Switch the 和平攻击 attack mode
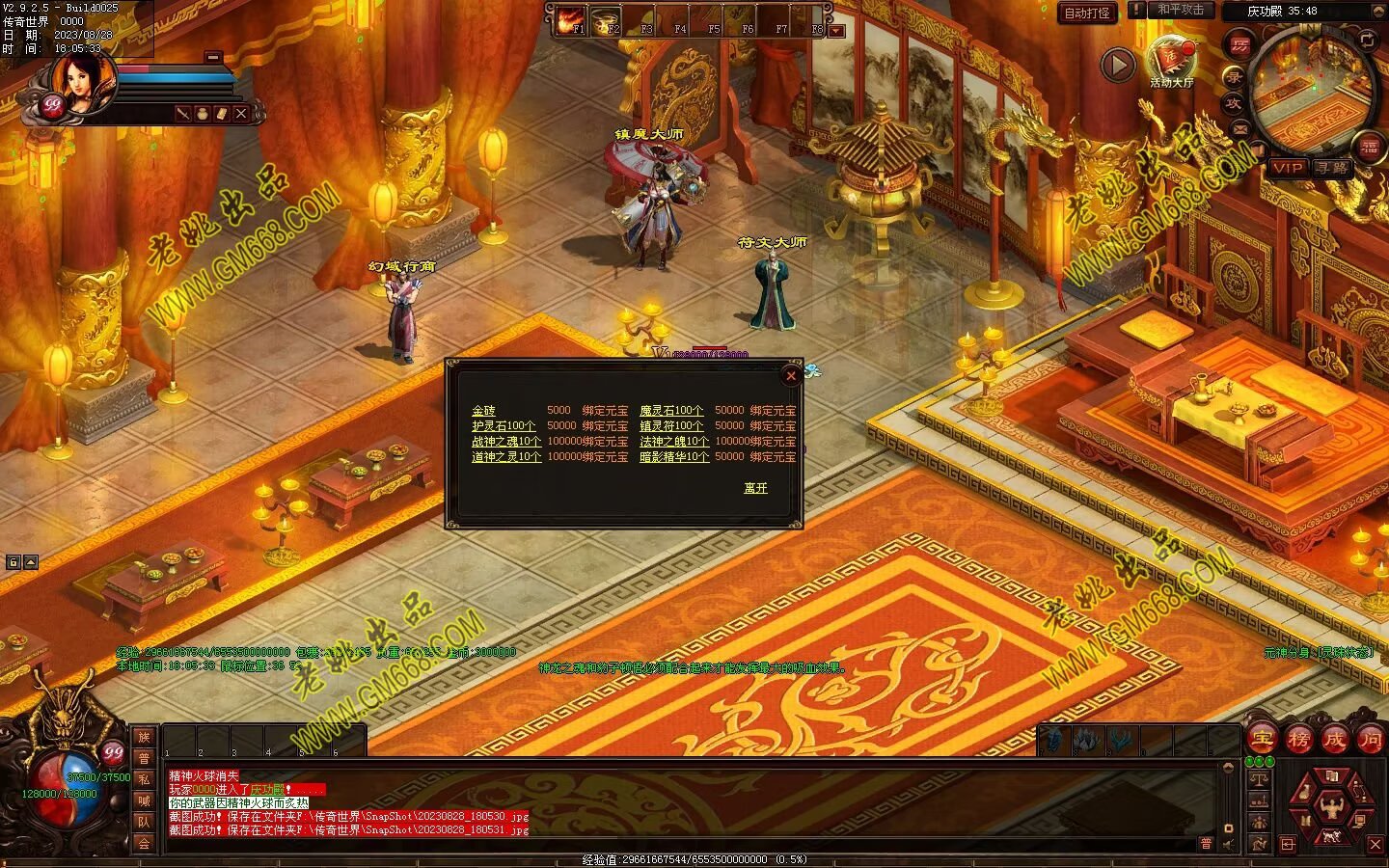The image size is (1389, 868). point(1181,10)
